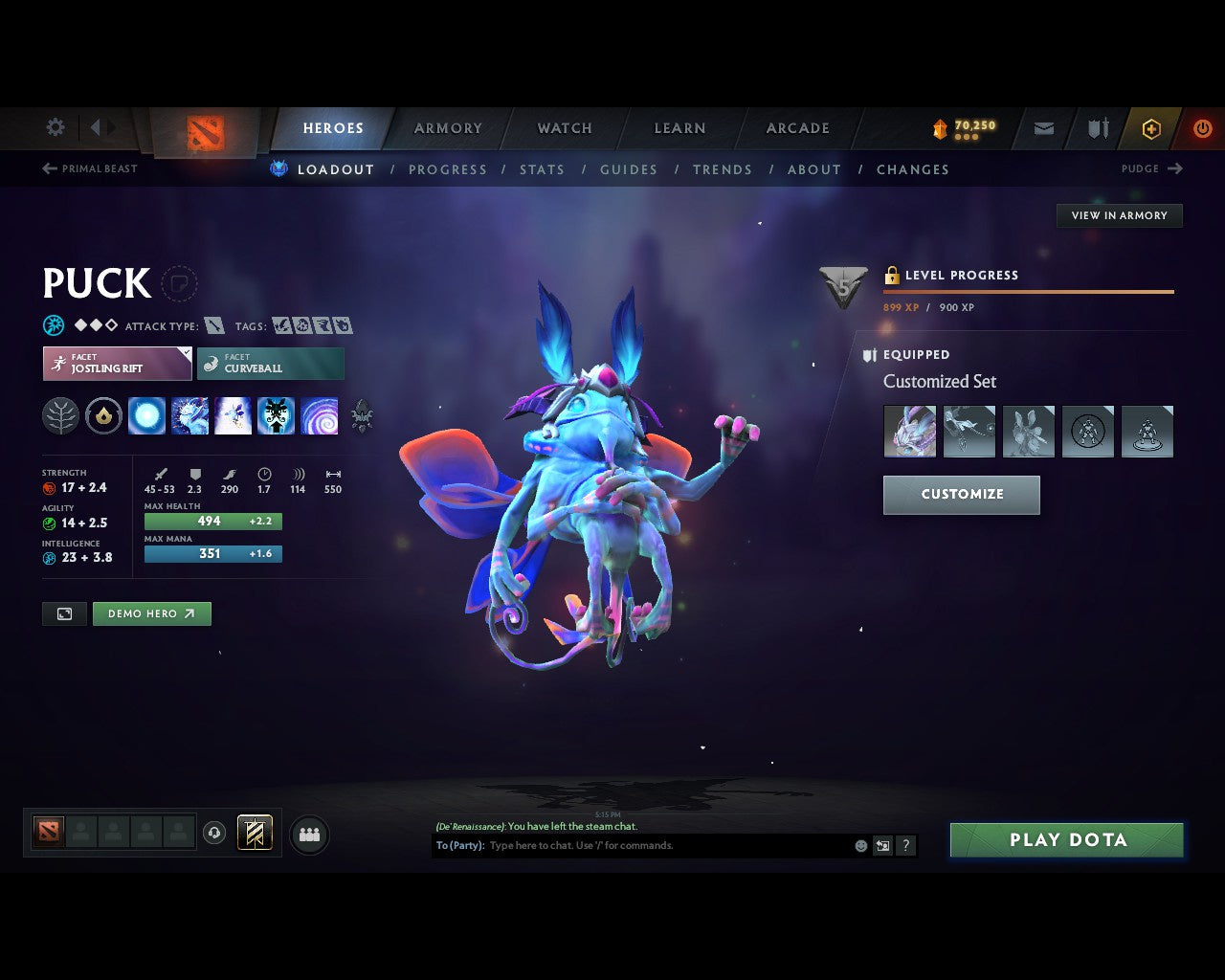Click the party chat input field
Viewport: 1225px width, 980px height.
click(660, 845)
